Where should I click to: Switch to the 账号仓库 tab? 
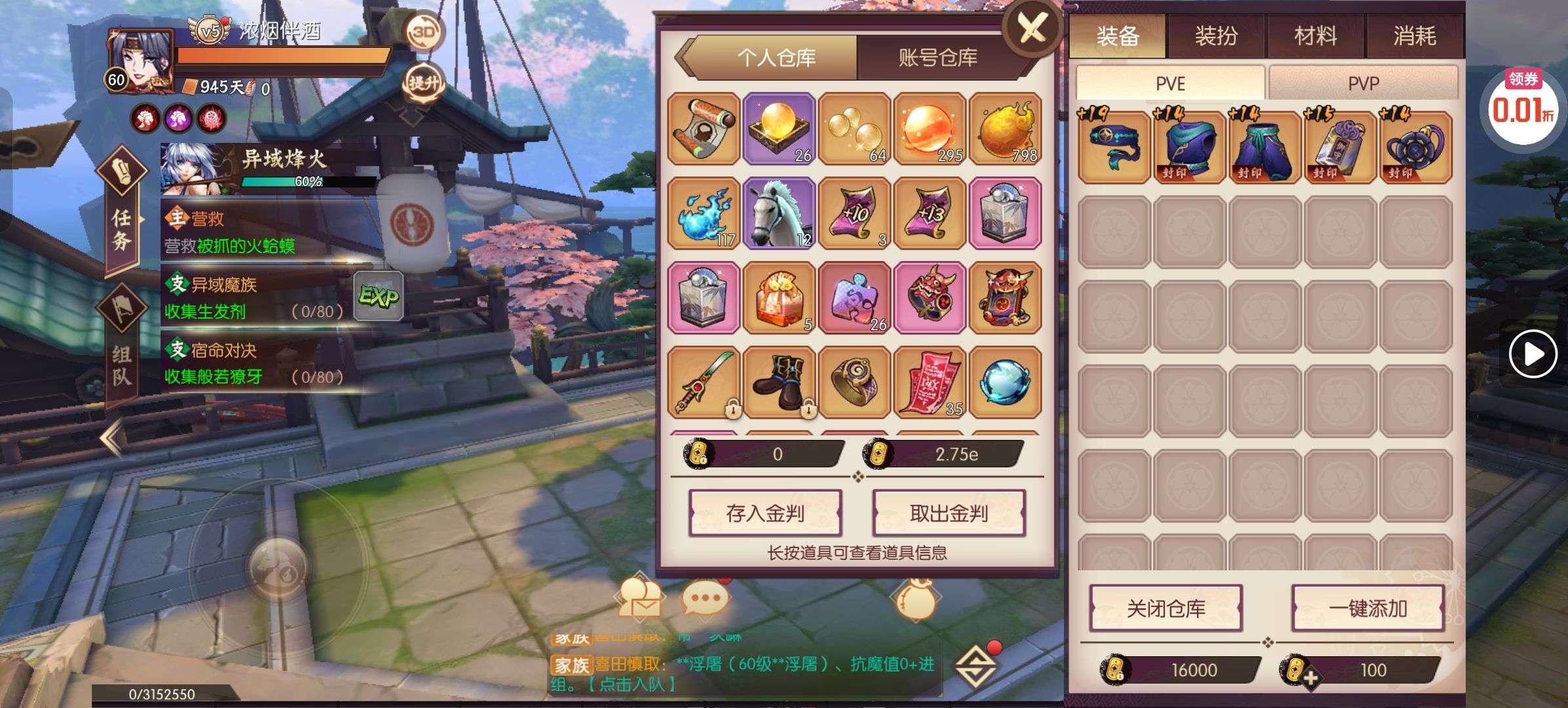click(937, 58)
